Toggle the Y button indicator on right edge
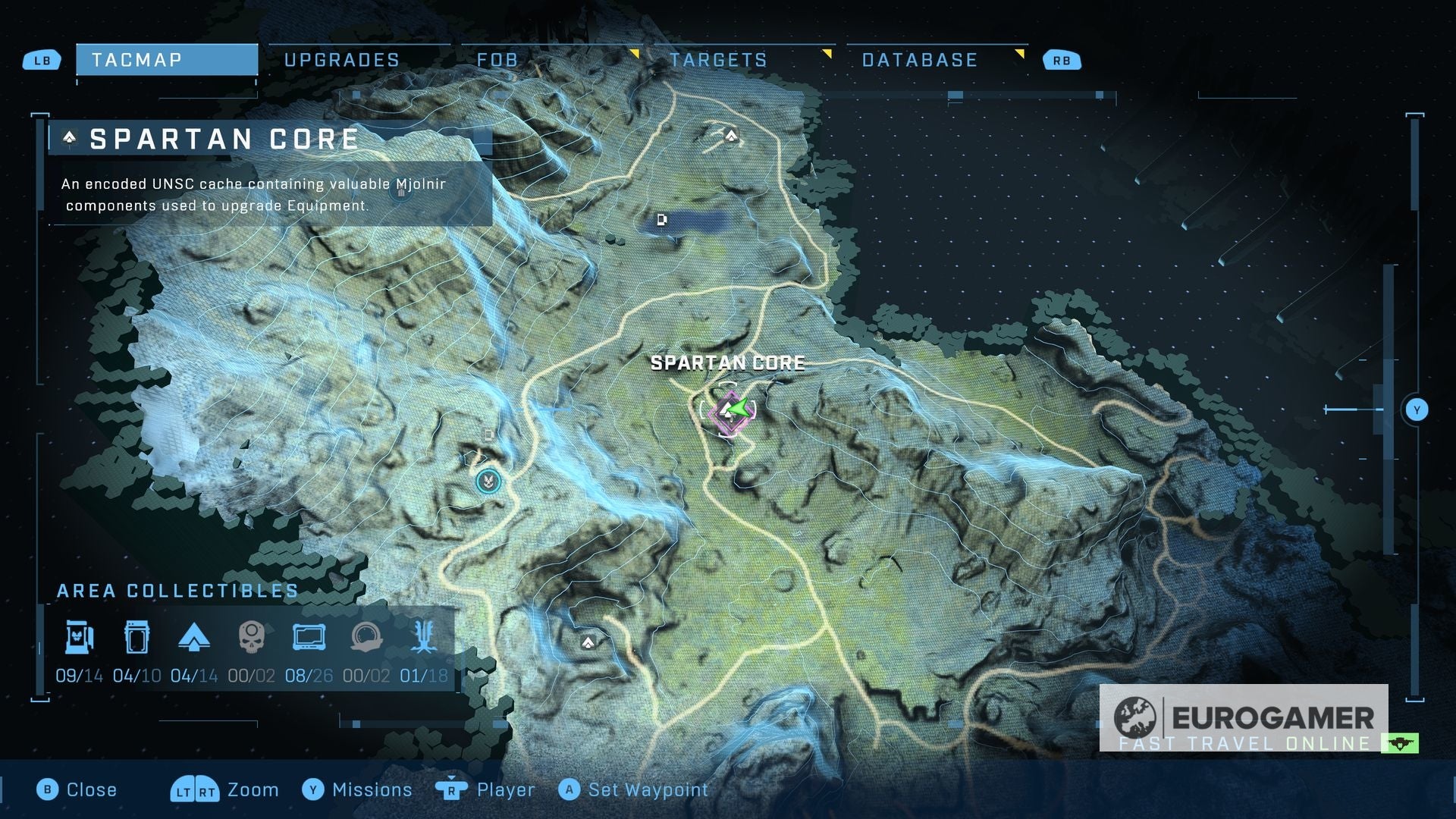Image resolution: width=1456 pixels, height=819 pixels. point(1417,408)
